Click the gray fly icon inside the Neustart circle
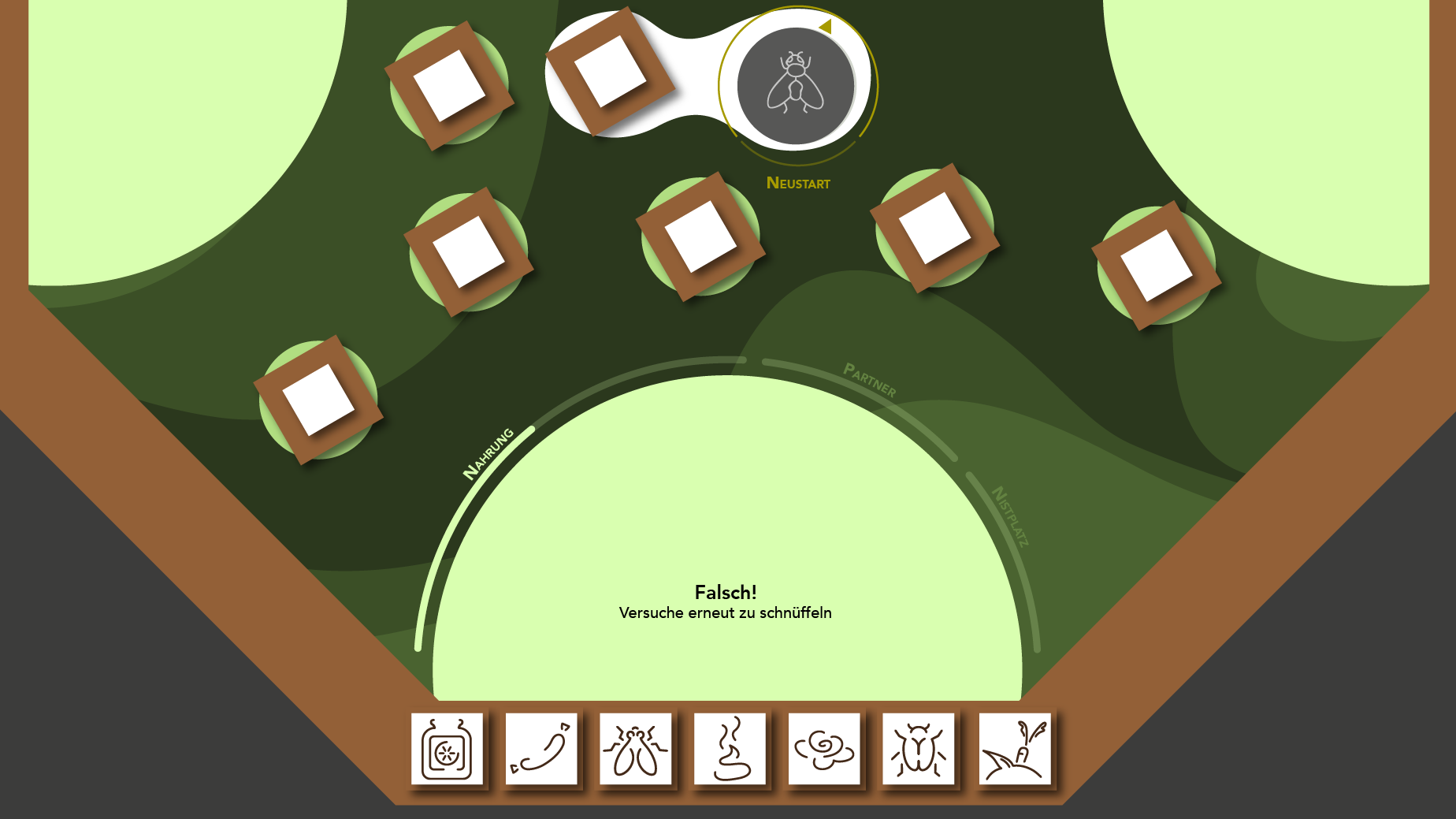Viewport: 1456px width, 819px height. click(x=796, y=87)
